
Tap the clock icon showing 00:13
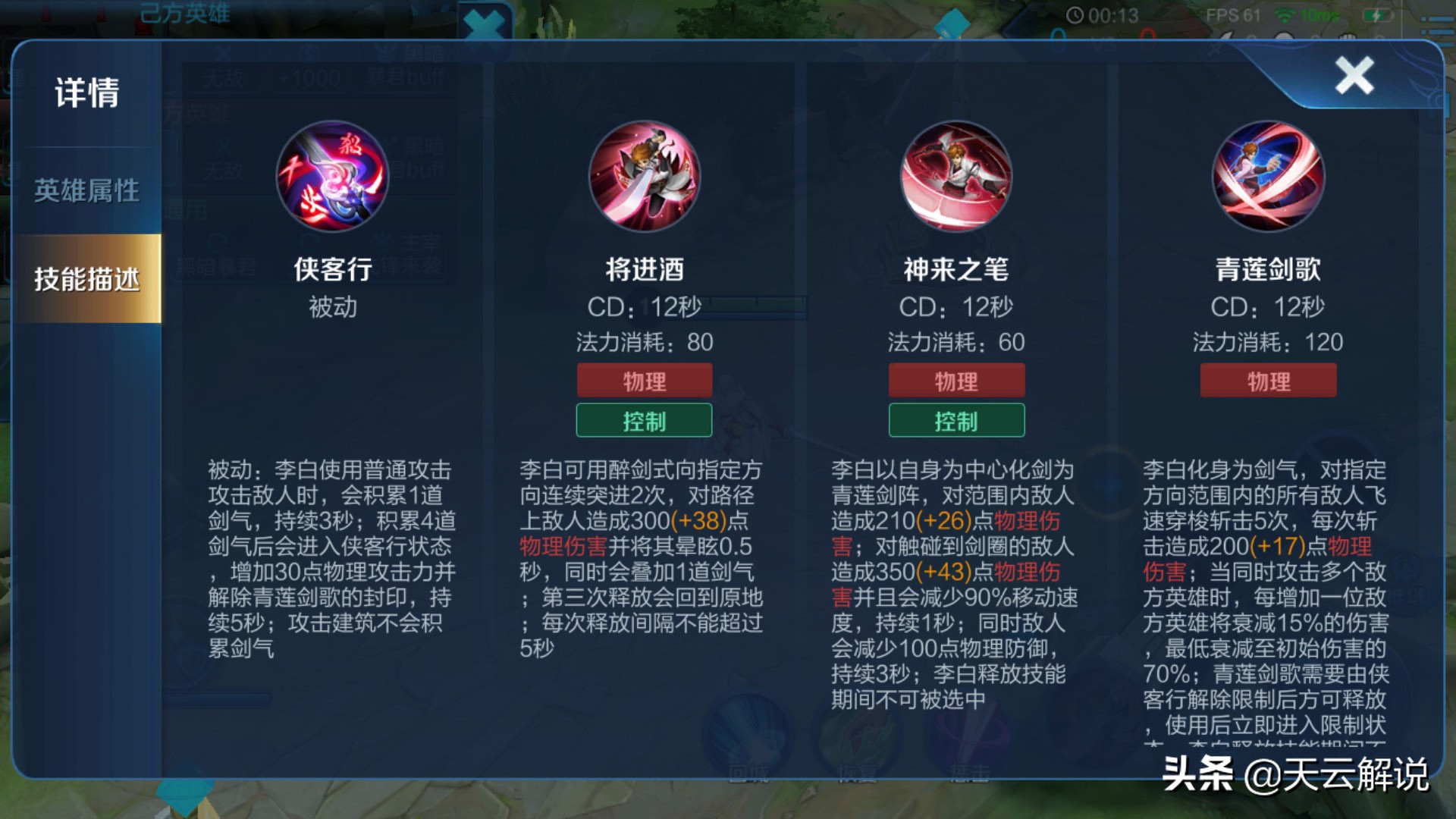coord(1075,14)
